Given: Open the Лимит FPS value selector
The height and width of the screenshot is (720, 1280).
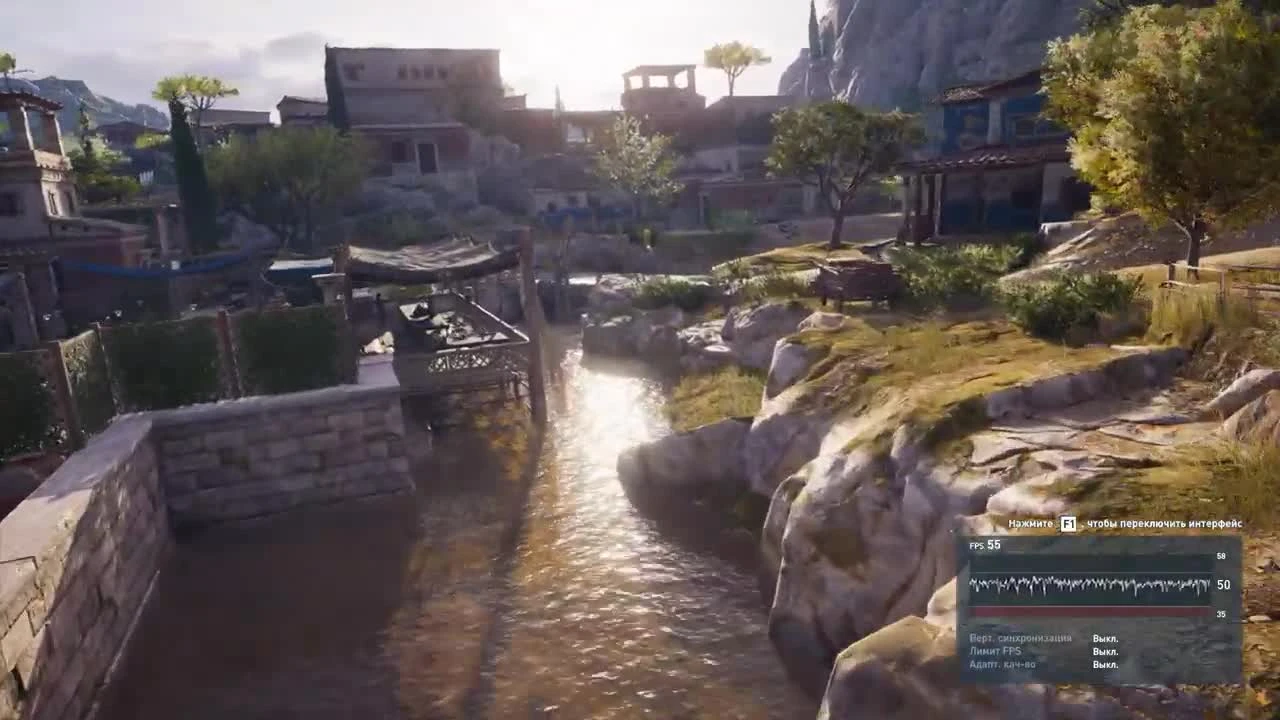Looking at the screenshot, I should tap(1108, 649).
